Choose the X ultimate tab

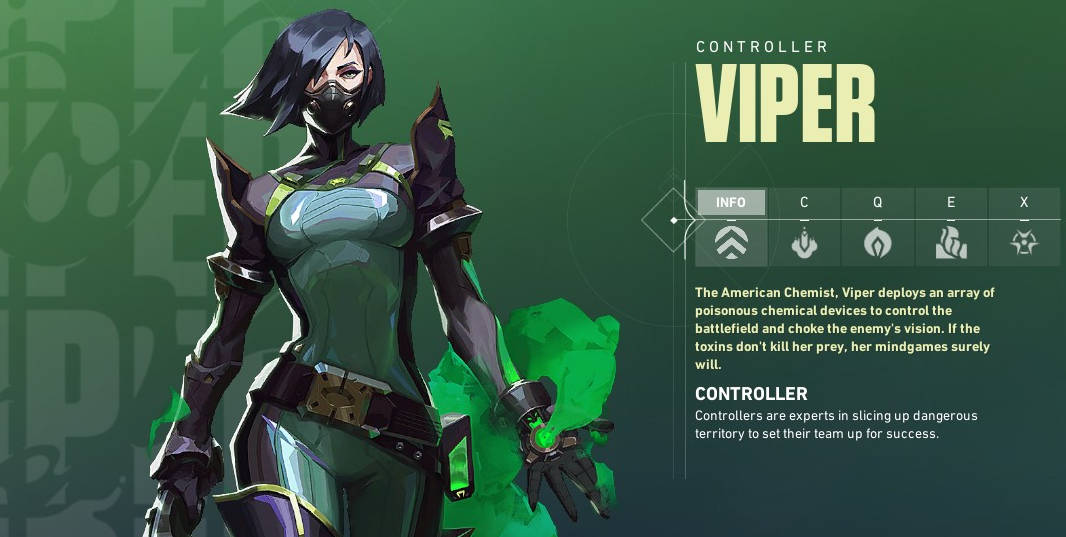(x=1024, y=202)
